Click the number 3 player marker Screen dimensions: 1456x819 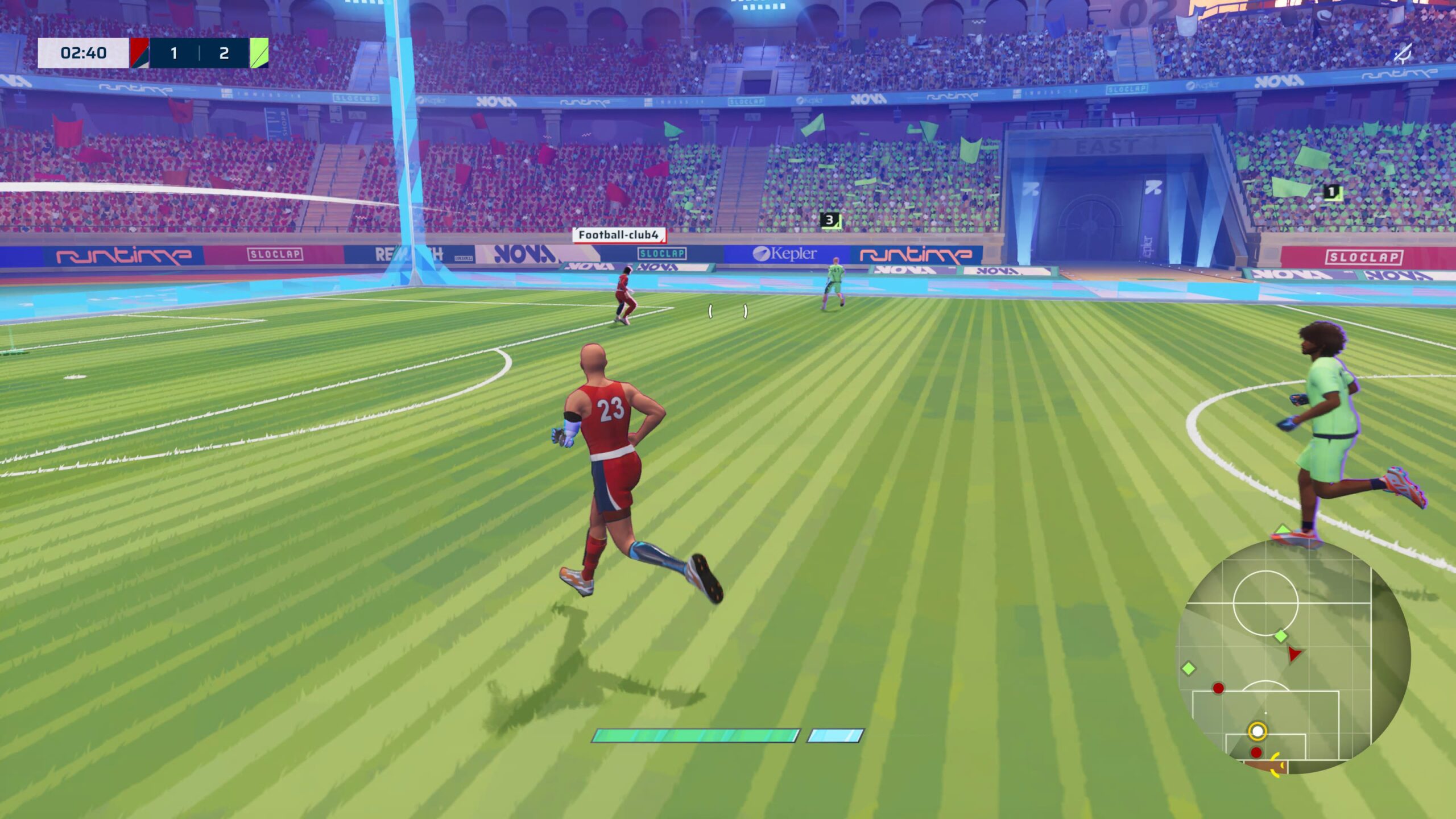click(x=830, y=220)
